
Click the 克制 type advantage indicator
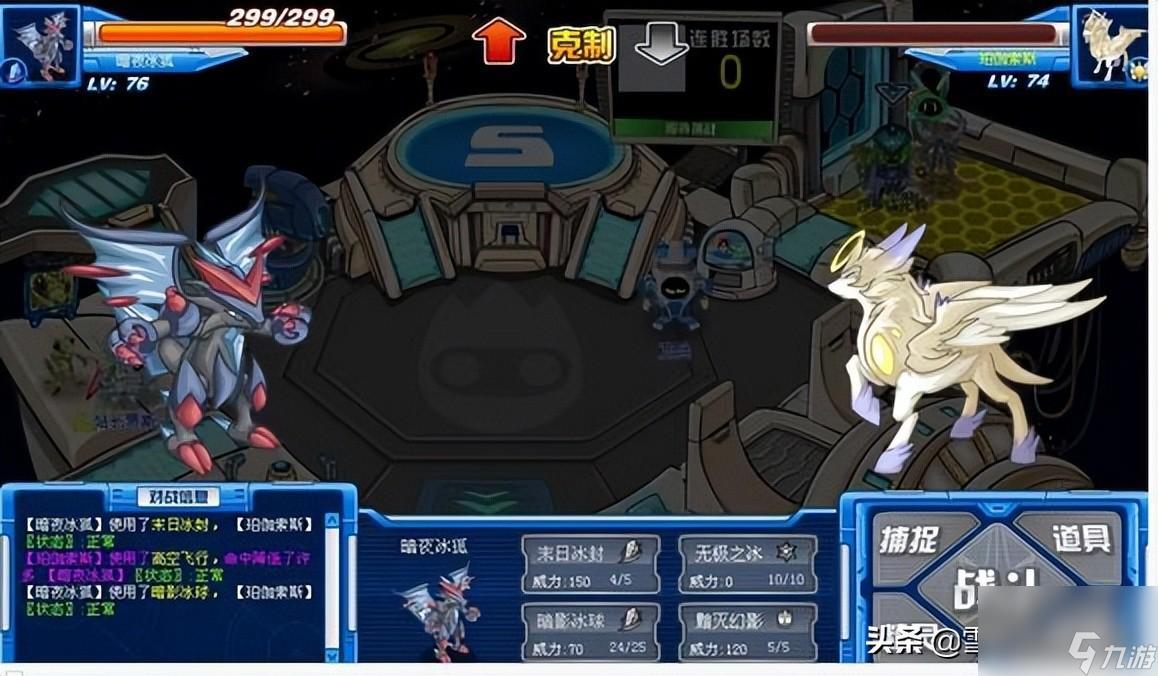(580, 45)
